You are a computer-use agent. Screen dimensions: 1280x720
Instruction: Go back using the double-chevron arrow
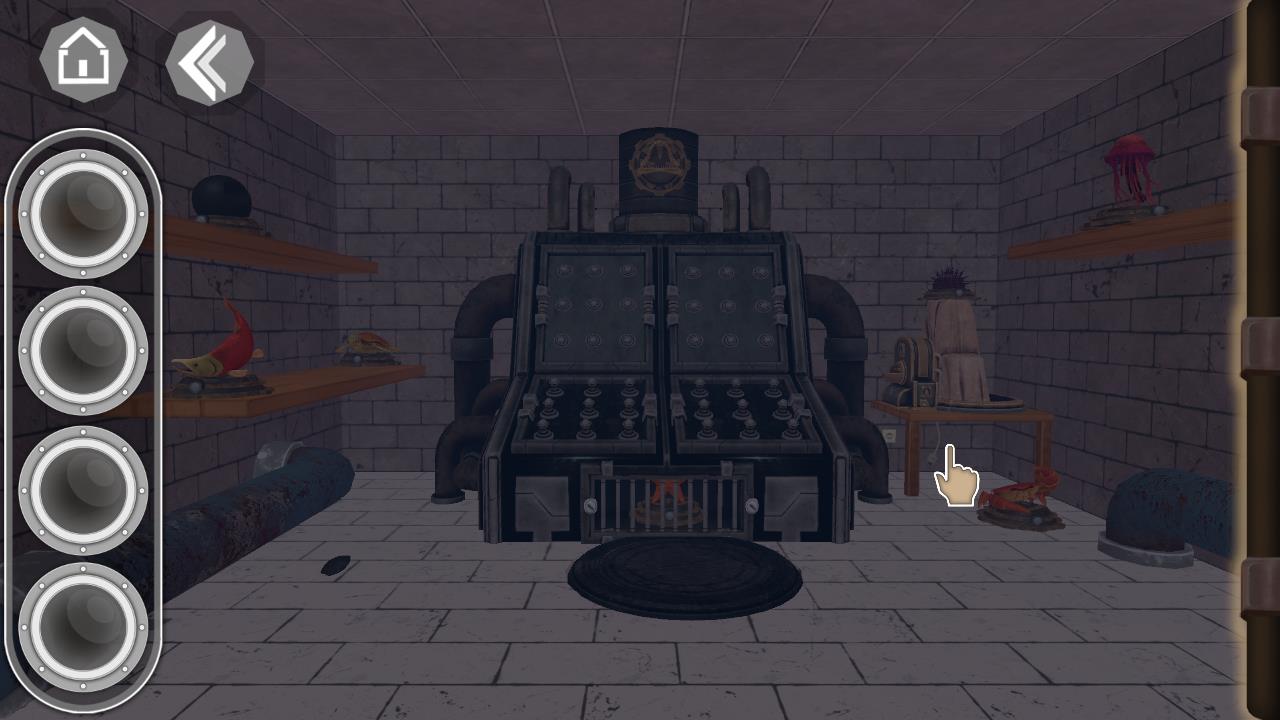coord(208,62)
